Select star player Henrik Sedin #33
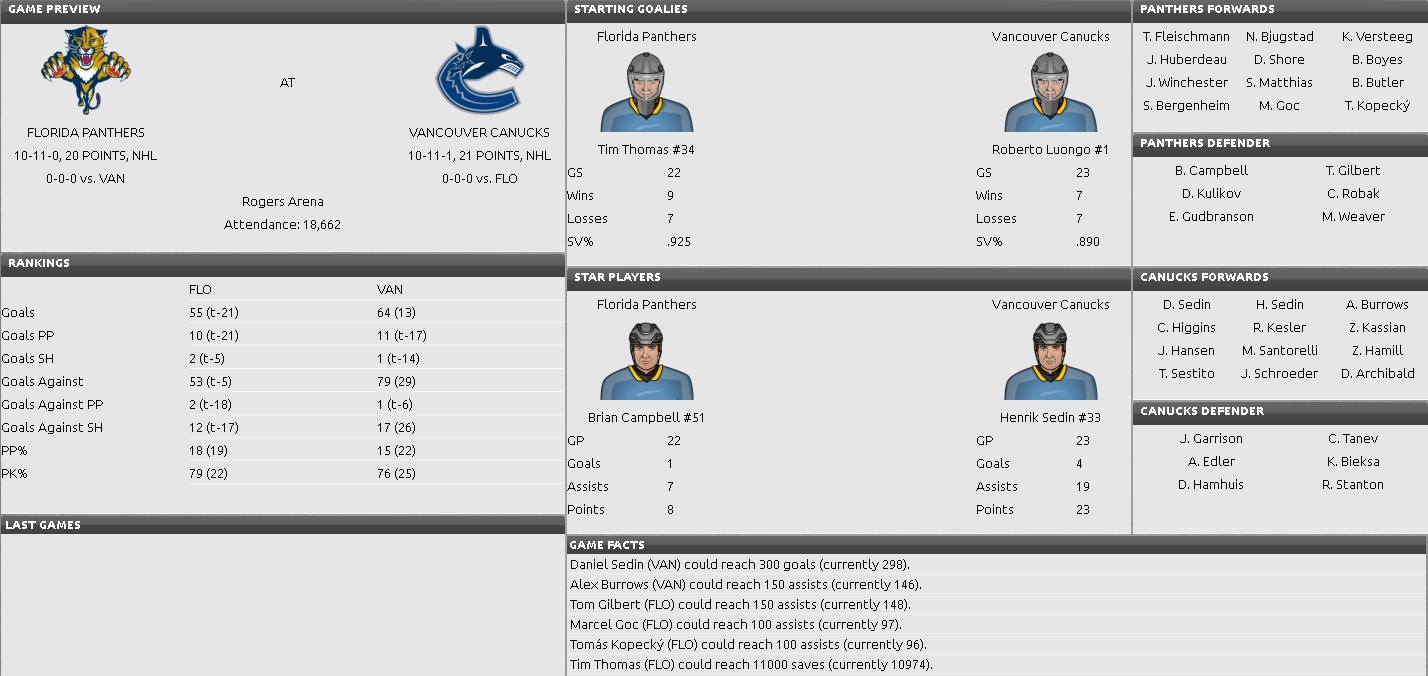The image size is (1428, 676). tap(1050, 417)
